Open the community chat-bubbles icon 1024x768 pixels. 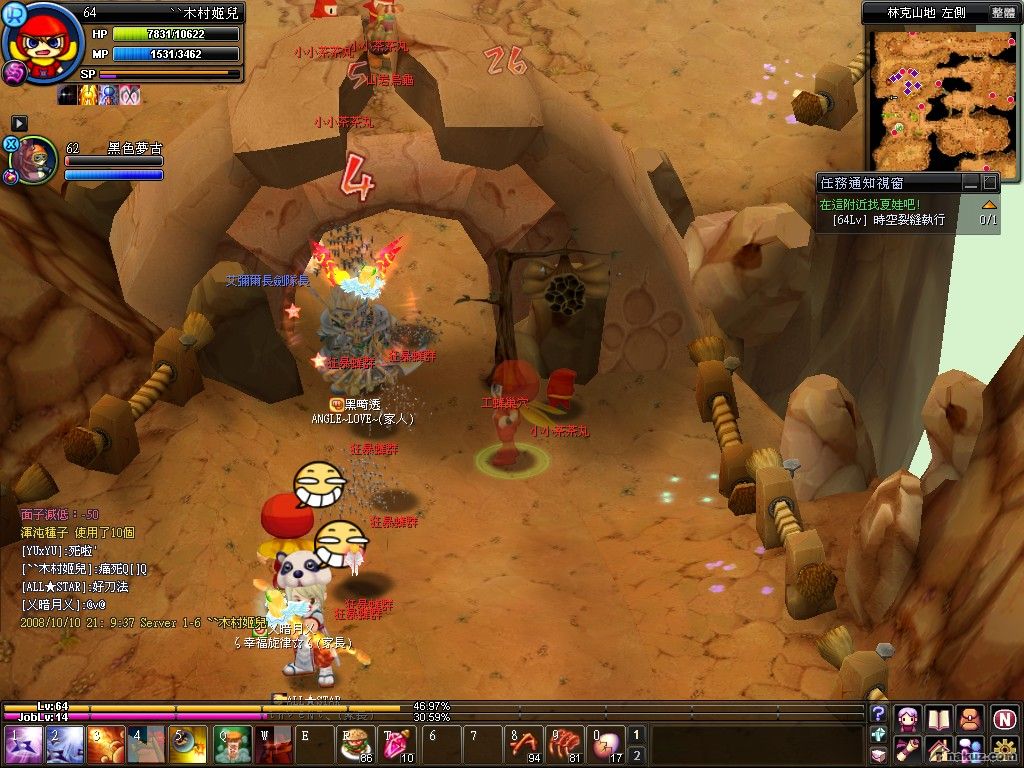pos(969,748)
